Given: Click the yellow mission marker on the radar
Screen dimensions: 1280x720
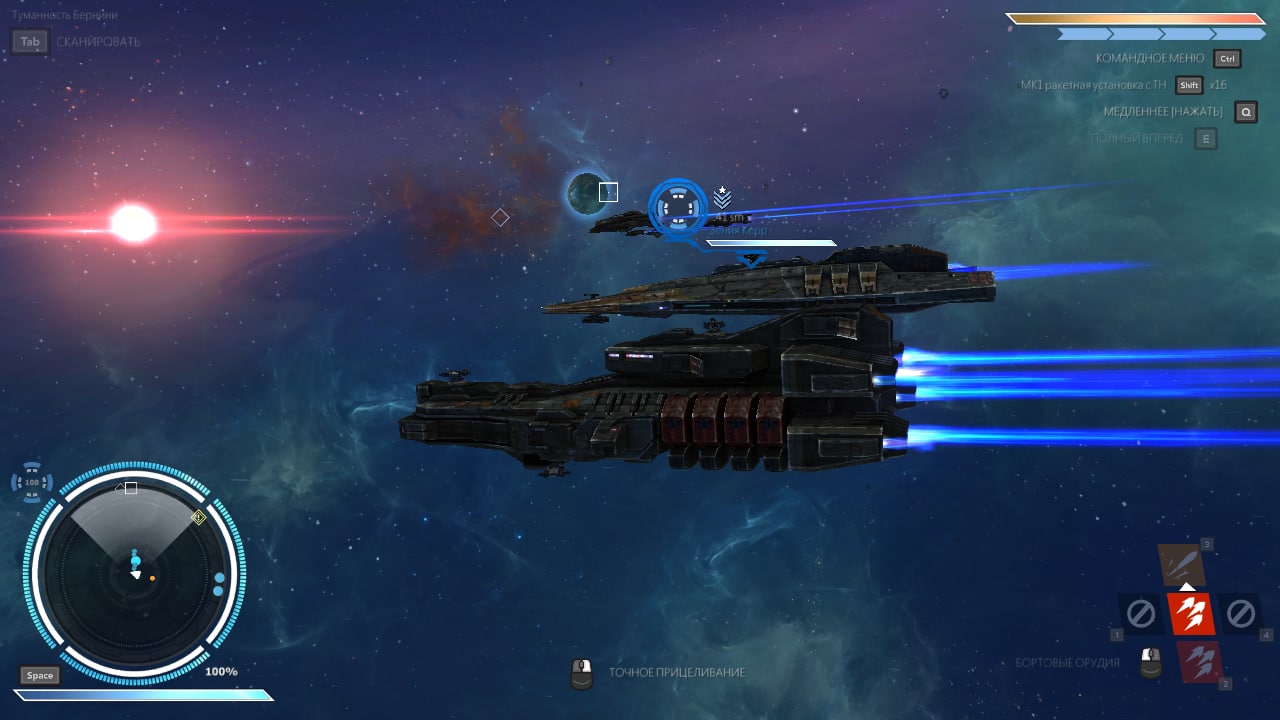Looking at the screenshot, I should [198, 517].
